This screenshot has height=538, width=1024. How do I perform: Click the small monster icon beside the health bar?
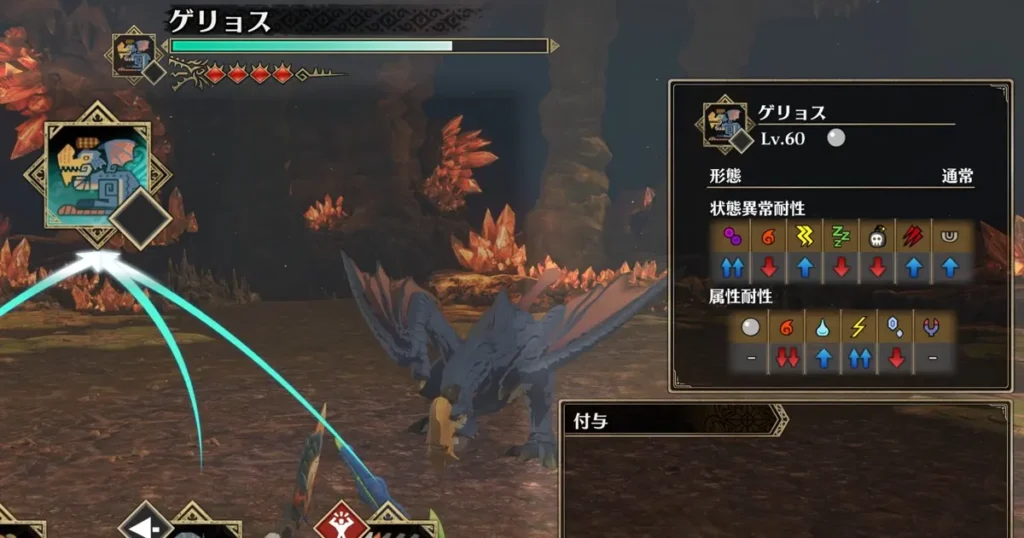pos(133,53)
